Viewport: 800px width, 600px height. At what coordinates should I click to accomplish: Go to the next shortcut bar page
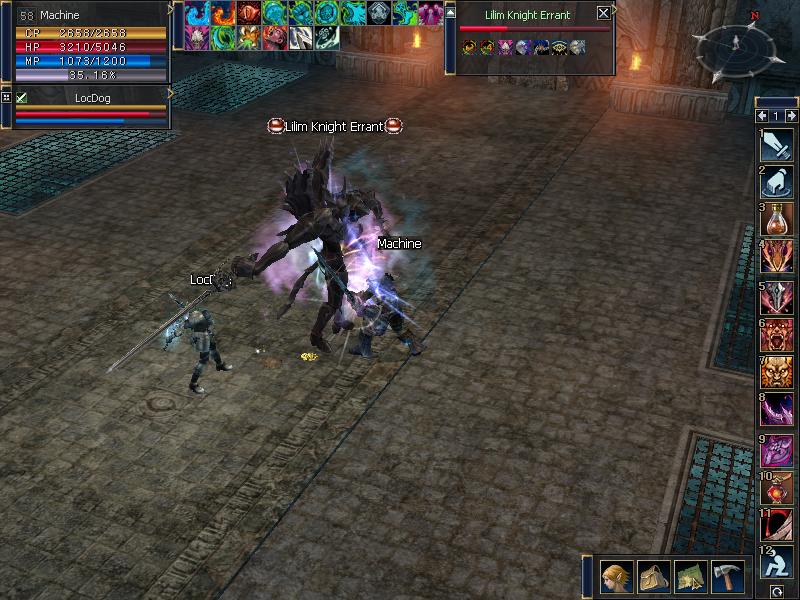(x=791, y=116)
